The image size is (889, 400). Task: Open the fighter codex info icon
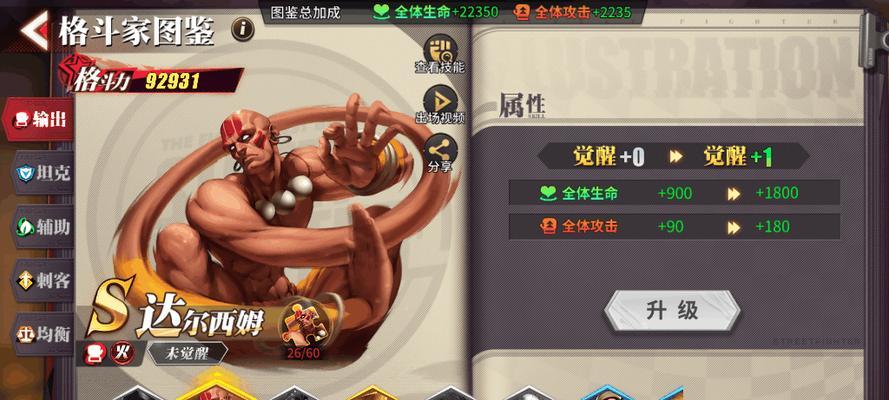pos(243,30)
